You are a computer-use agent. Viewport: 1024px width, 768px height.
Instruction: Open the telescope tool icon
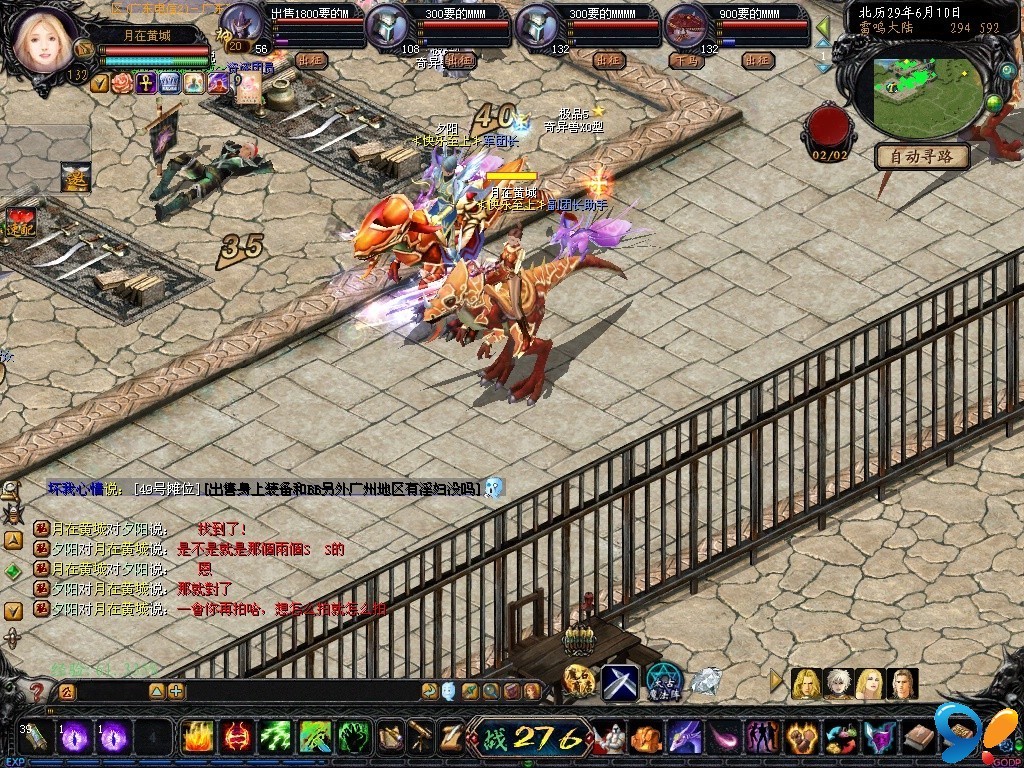click(421, 738)
